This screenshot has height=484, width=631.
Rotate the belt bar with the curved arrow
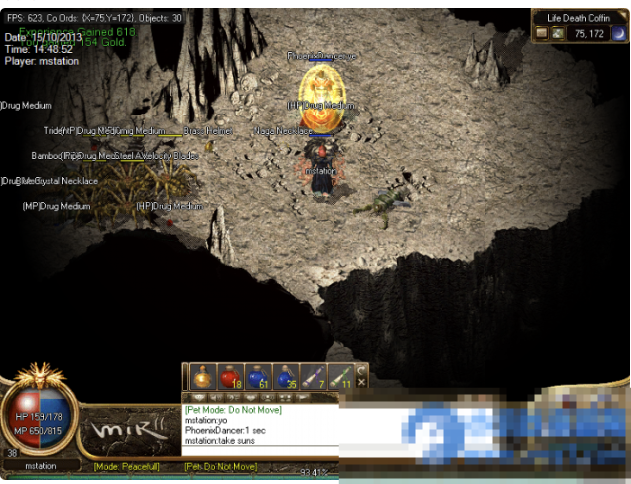362,370
